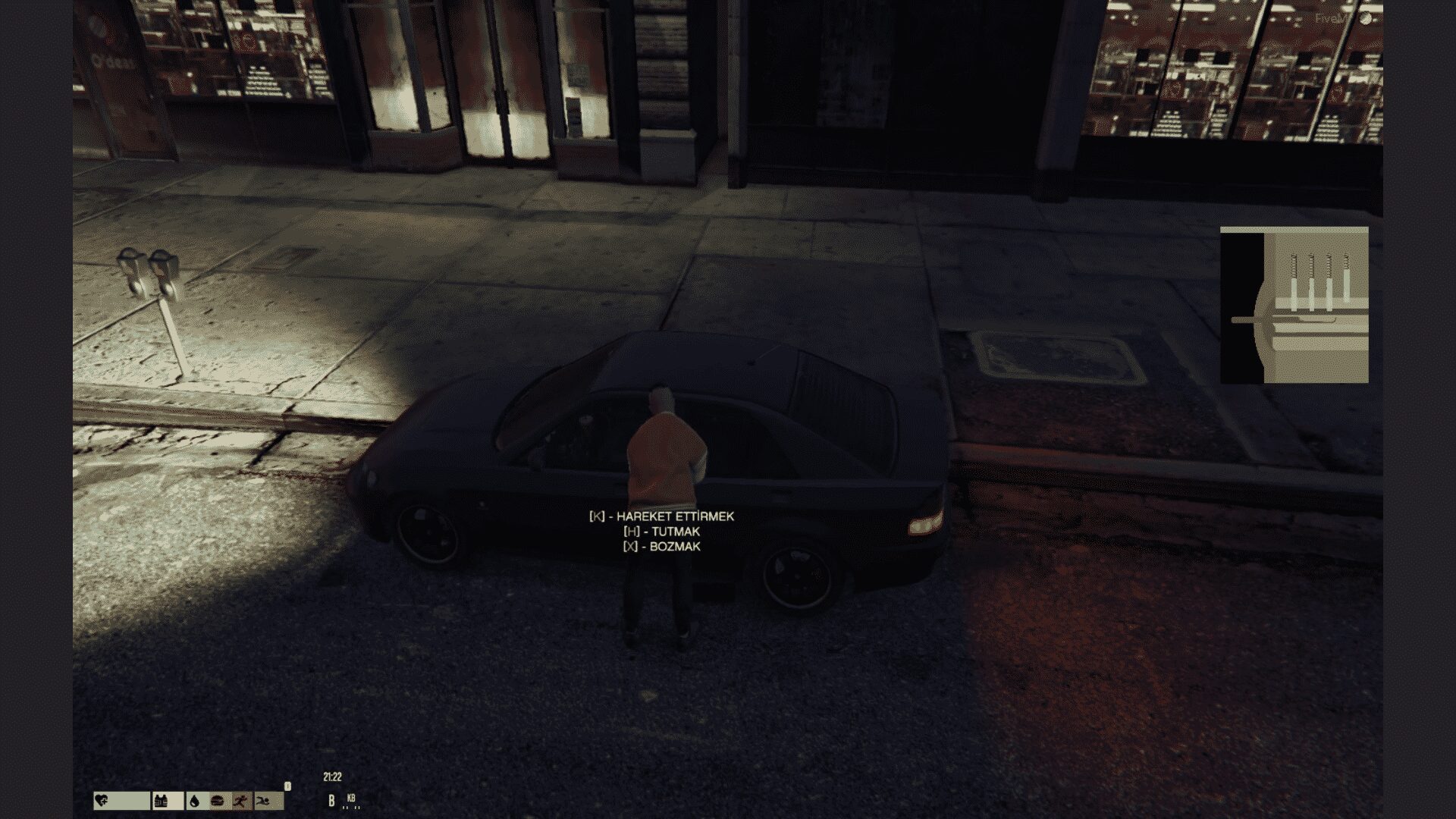The image size is (1456, 819).
Task: Click the swimming oxygen icon in the HUD
Action: pos(264,801)
